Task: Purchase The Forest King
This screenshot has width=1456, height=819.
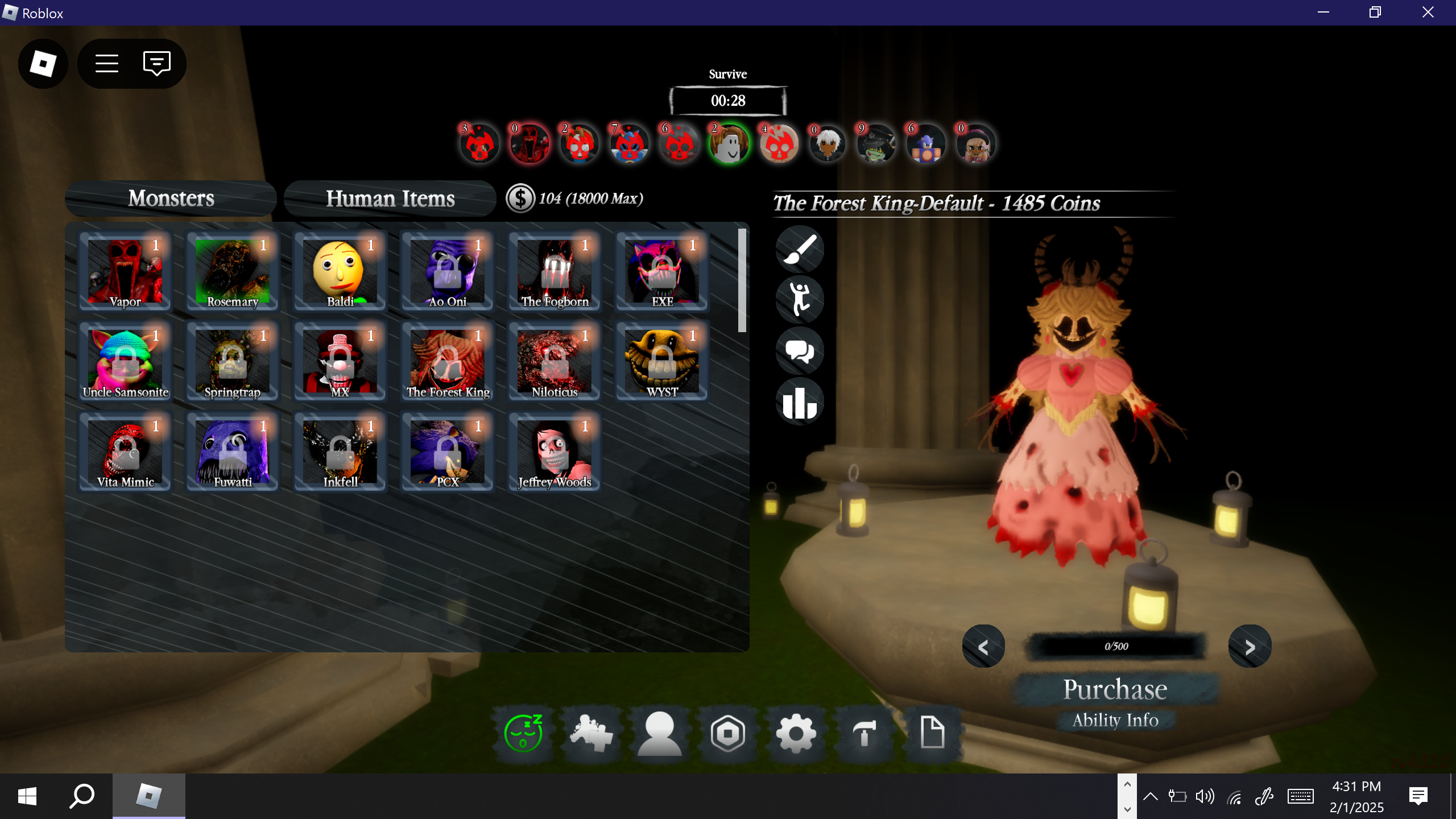Action: [1115, 689]
